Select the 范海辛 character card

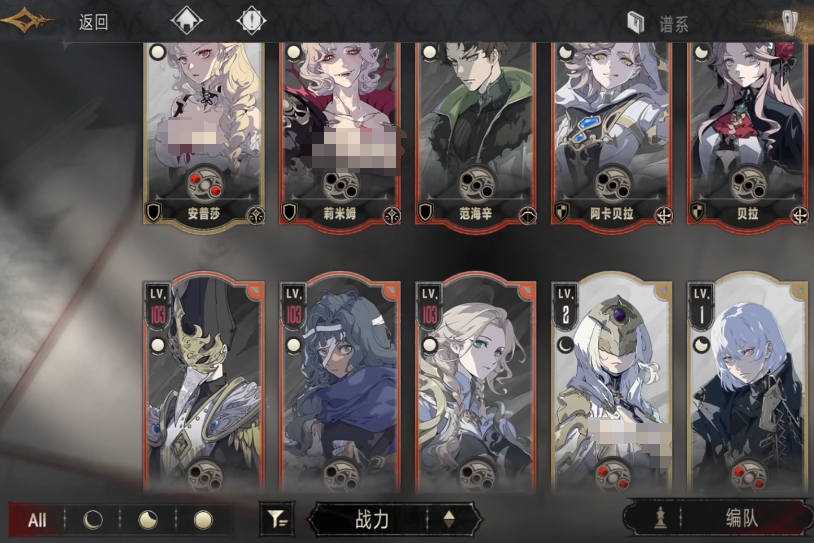[x=475, y=130]
